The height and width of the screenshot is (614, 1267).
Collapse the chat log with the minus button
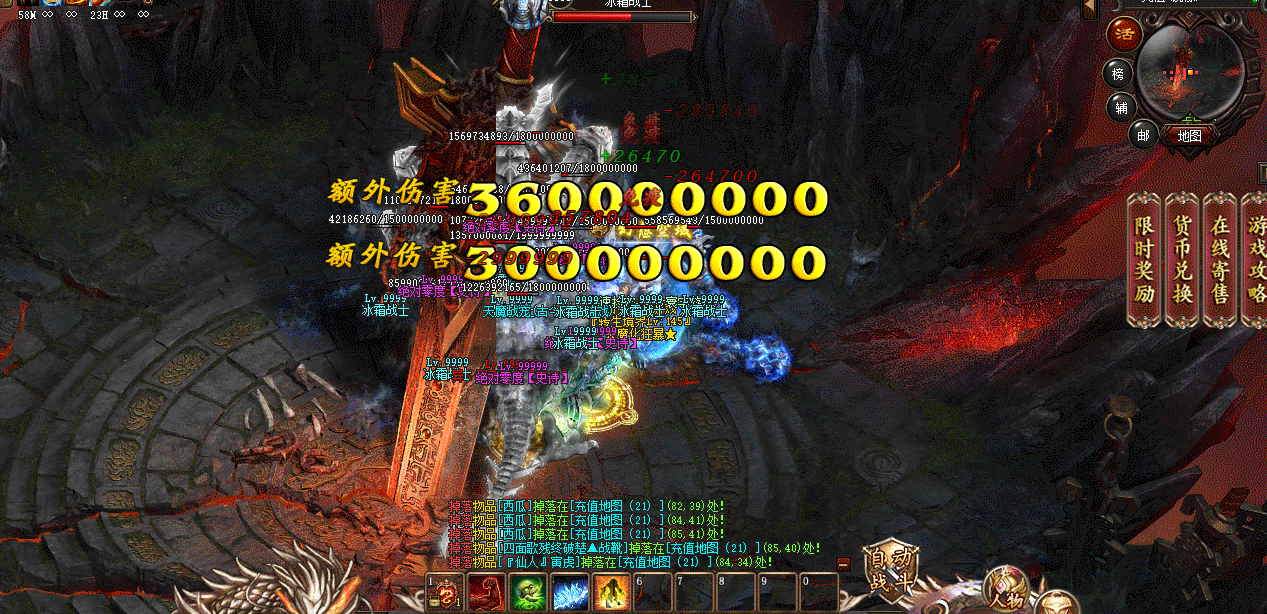click(843, 563)
